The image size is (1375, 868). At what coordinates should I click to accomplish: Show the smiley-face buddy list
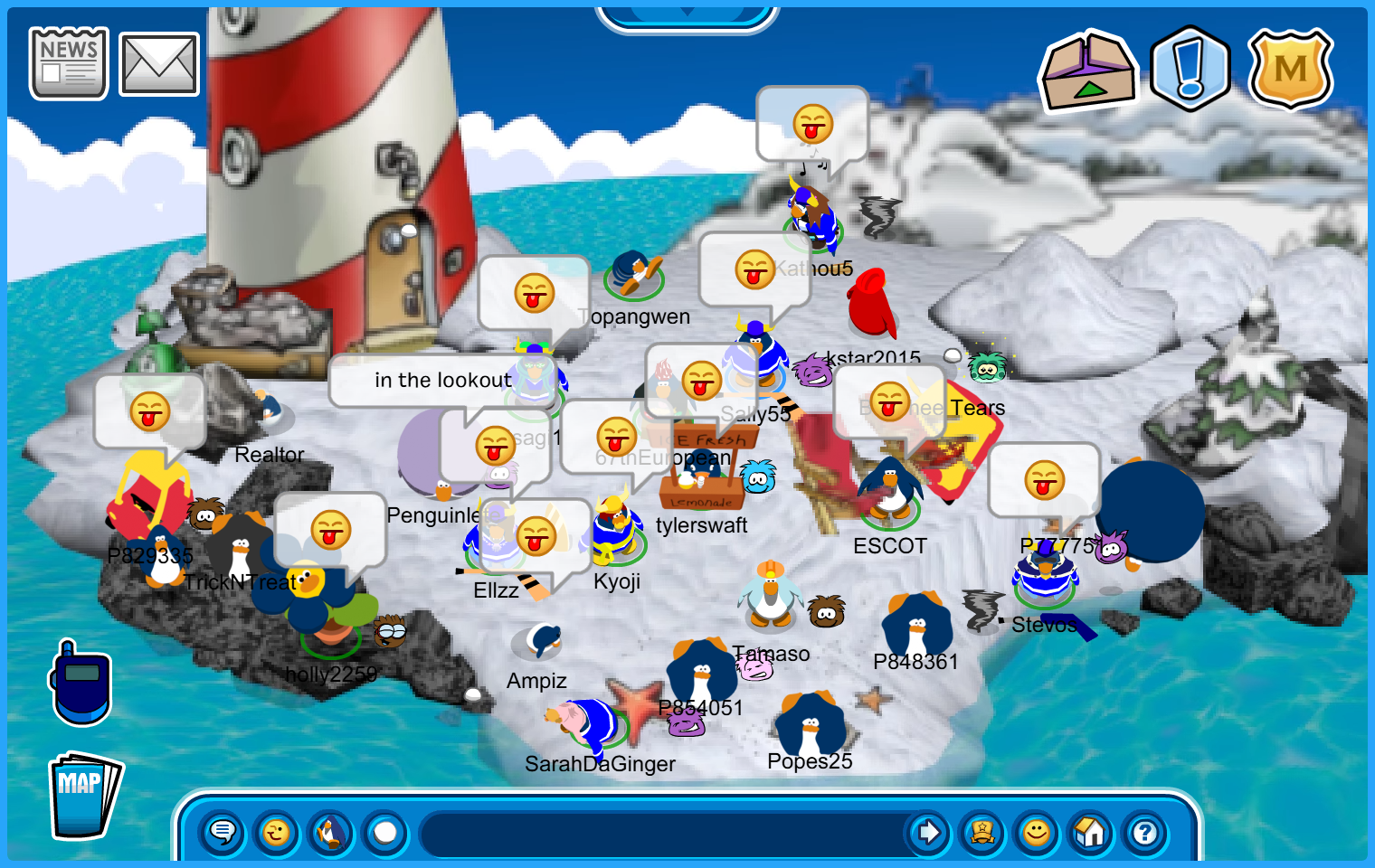(1037, 832)
